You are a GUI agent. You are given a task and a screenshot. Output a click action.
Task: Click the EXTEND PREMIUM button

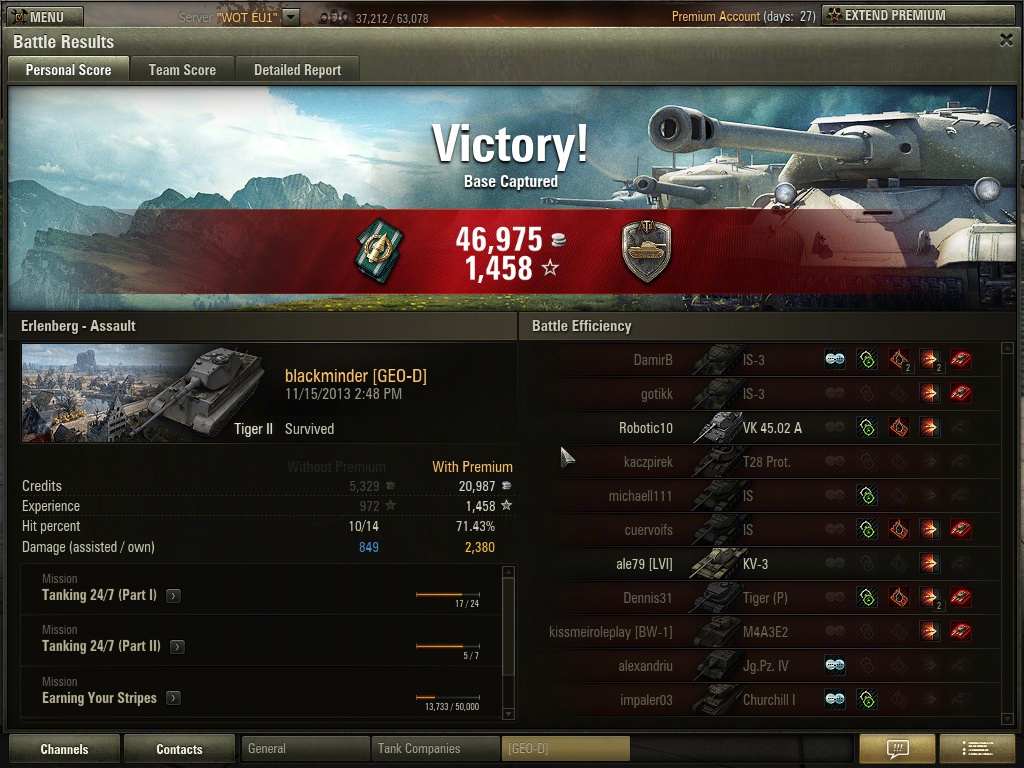coord(898,16)
